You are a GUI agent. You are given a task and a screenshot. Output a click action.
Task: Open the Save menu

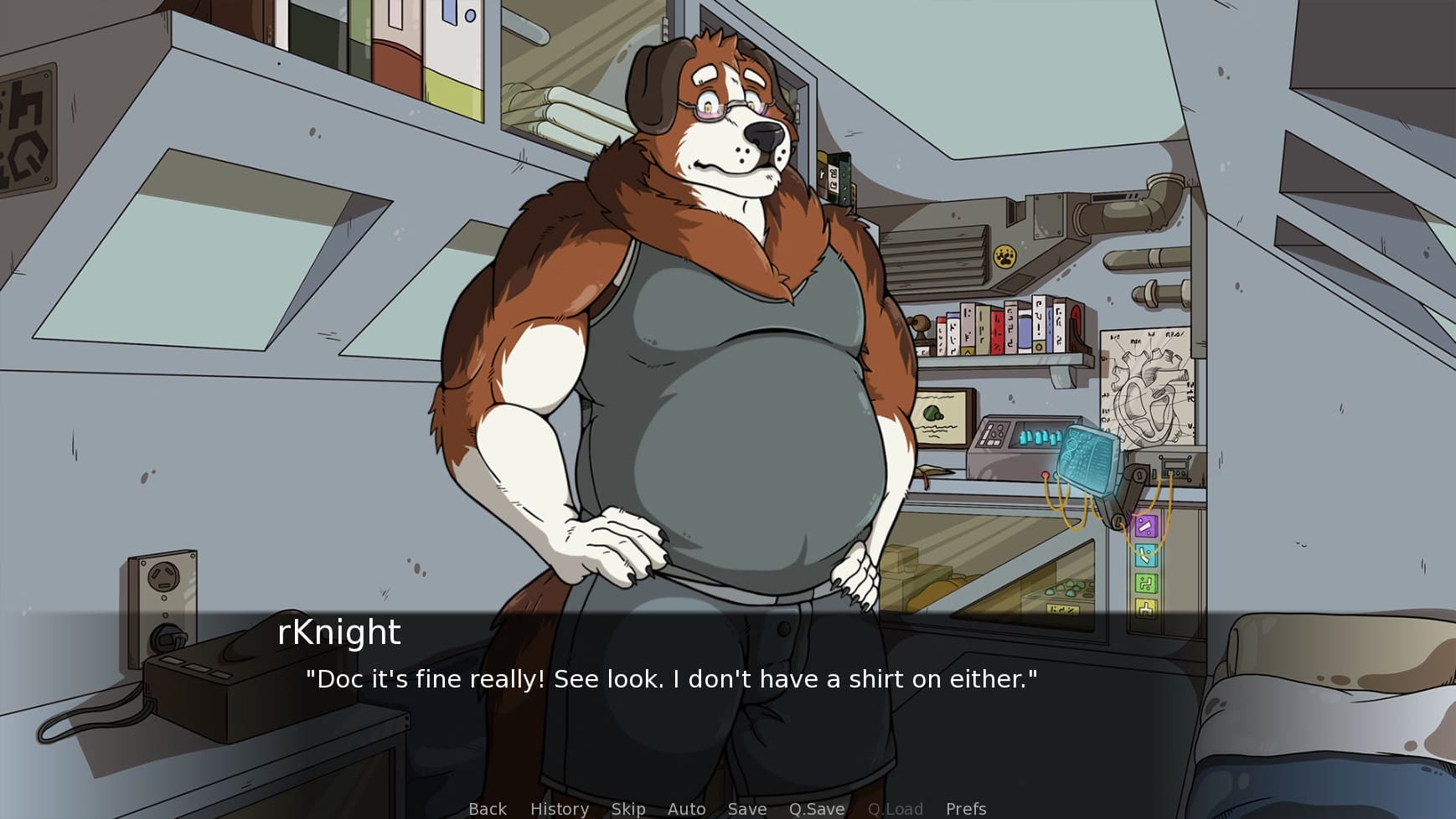746,808
